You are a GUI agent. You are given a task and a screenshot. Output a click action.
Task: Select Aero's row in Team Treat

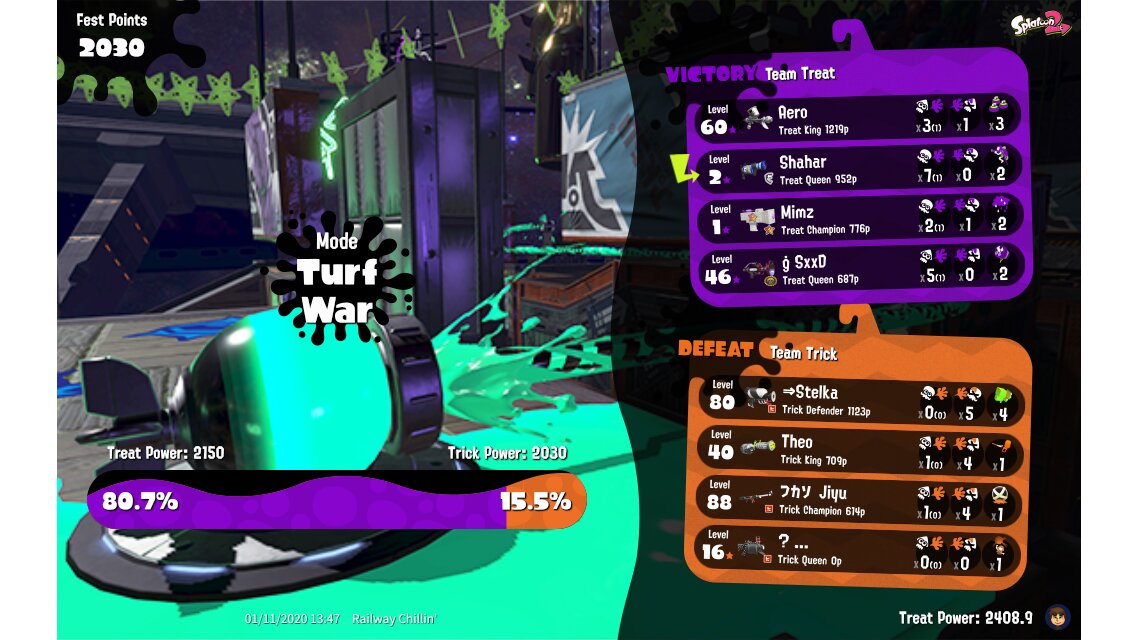[858, 117]
